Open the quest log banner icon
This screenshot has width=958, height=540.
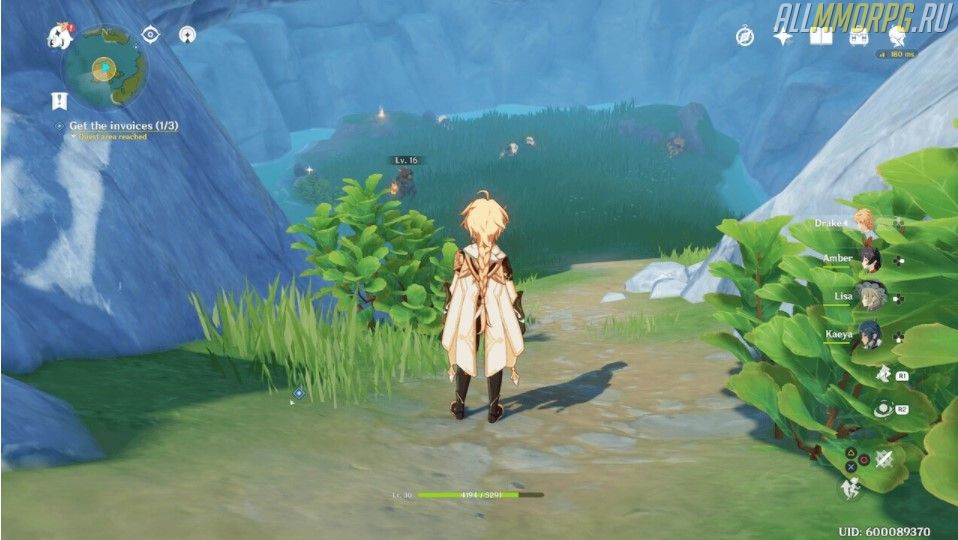pos(60,100)
